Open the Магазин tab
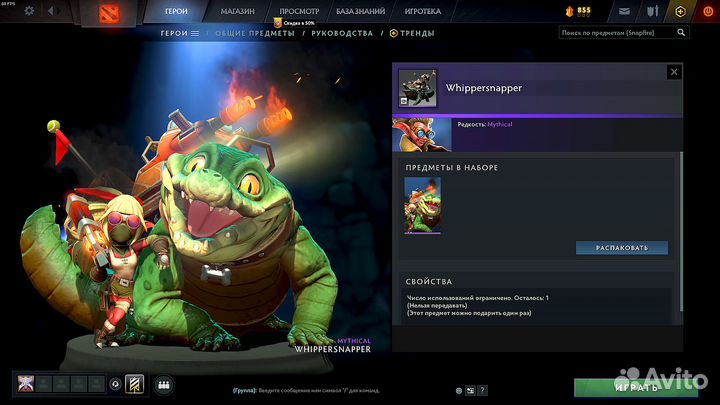The width and height of the screenshot is (720, 405). [x=237, y=11]
